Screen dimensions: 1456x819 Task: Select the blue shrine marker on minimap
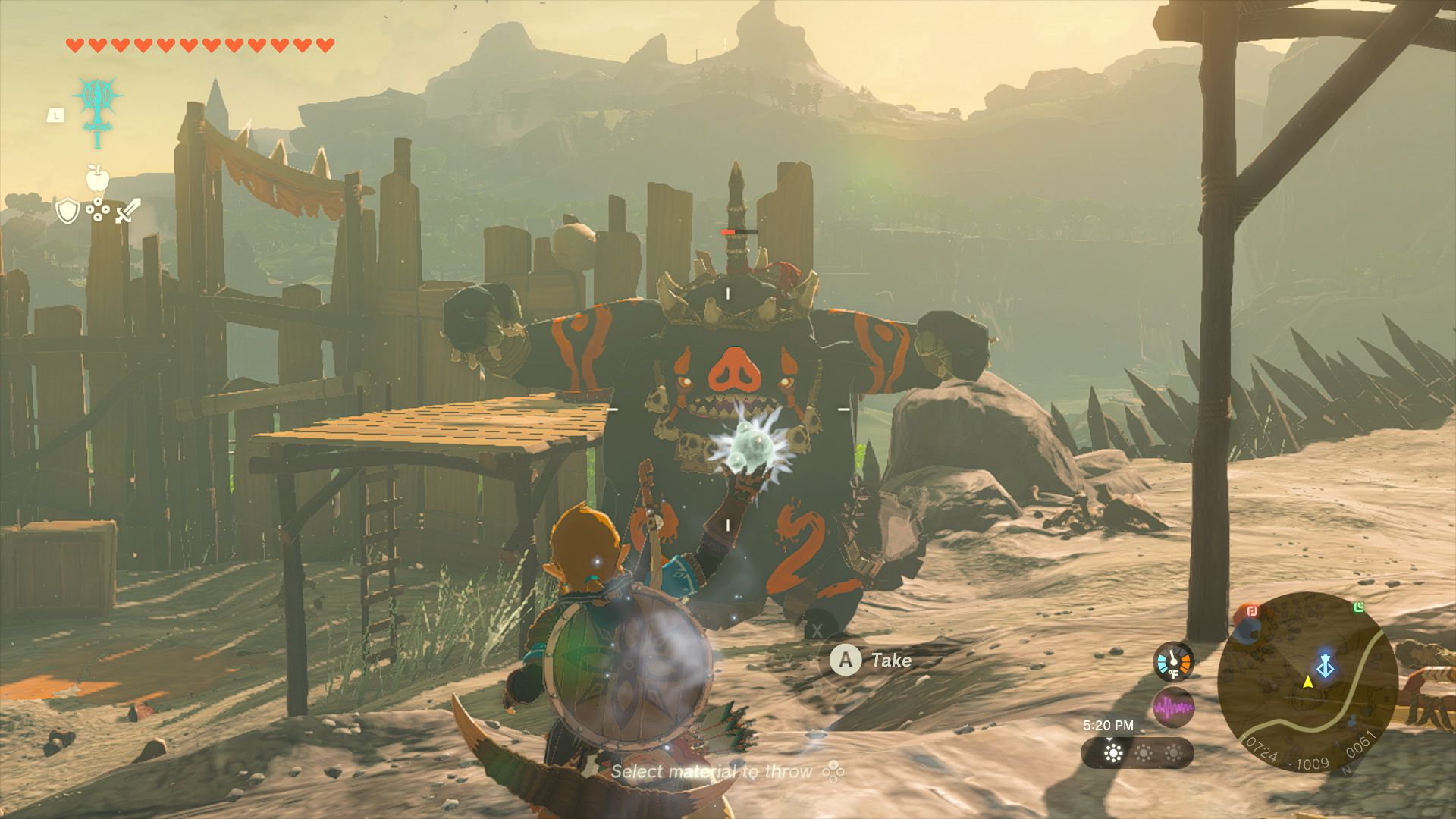tap(1326, 666)
